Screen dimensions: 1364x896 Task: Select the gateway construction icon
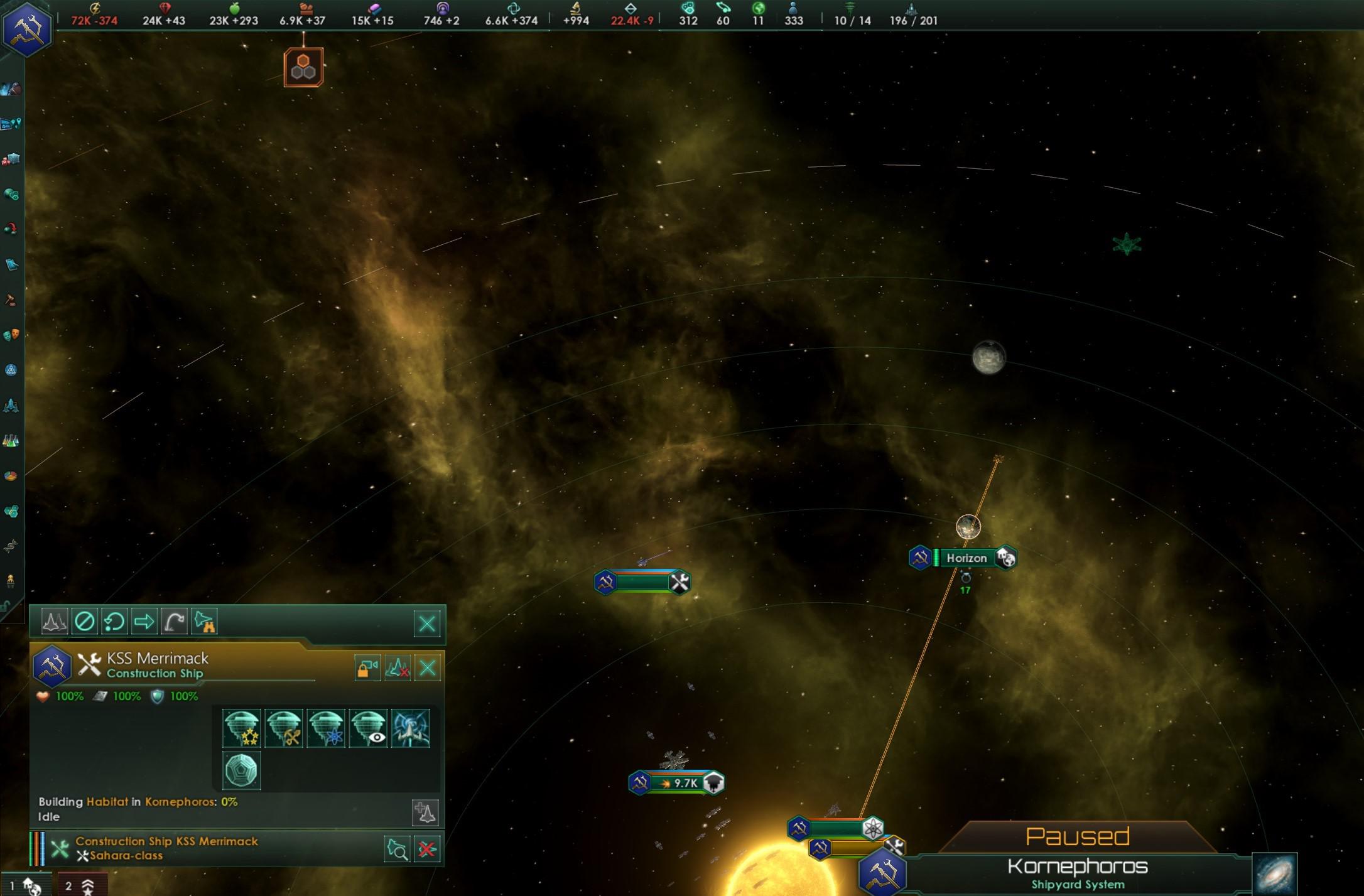tap(409, 729)
